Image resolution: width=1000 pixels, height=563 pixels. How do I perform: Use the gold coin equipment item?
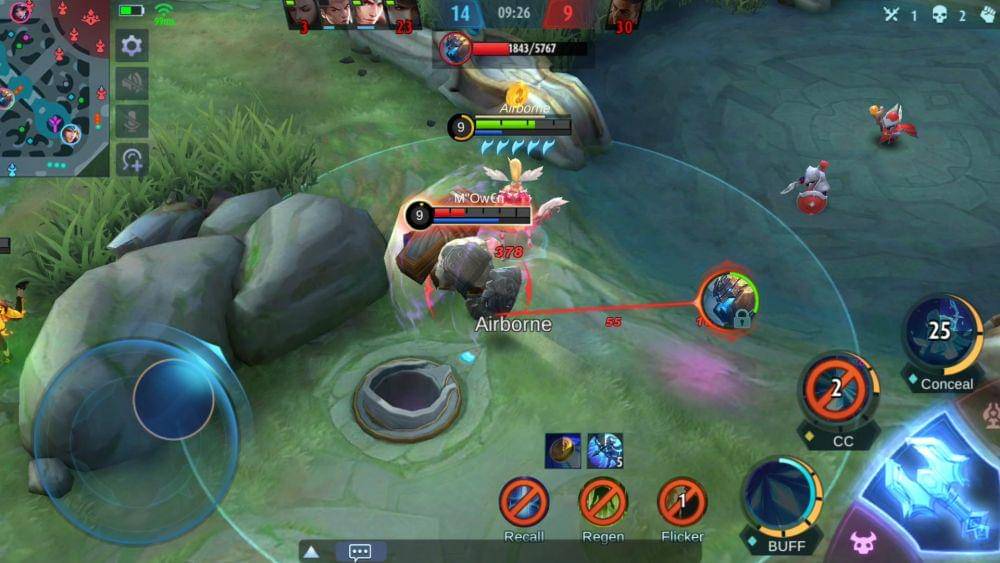[x=563, y=450]
